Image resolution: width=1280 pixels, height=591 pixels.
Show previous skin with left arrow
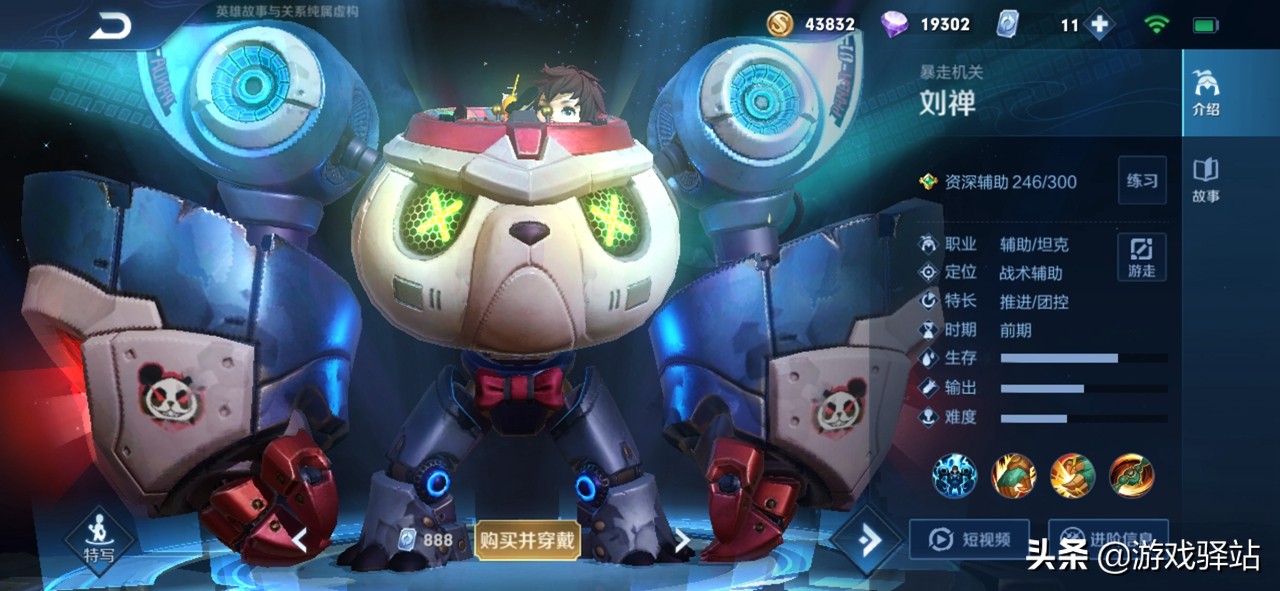(x=299, y=541)
